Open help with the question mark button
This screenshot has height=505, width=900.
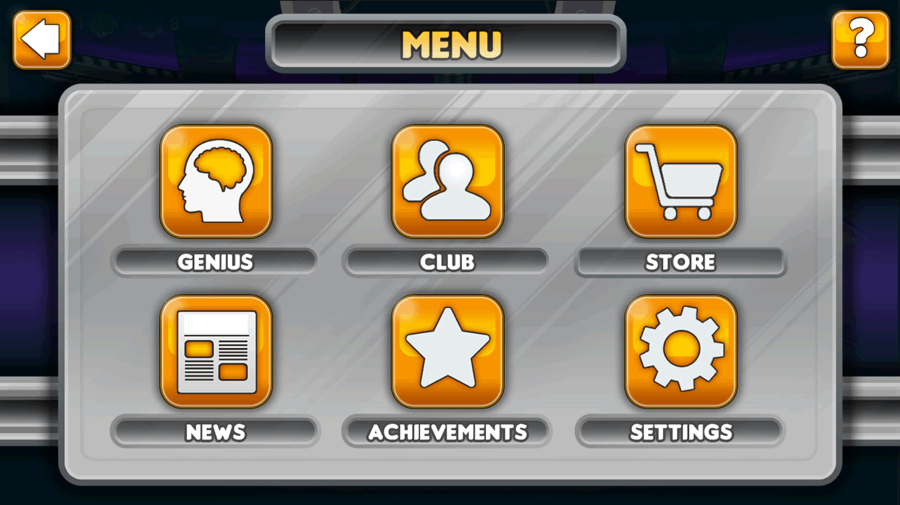pyautogui.click(x=860, y=40)
